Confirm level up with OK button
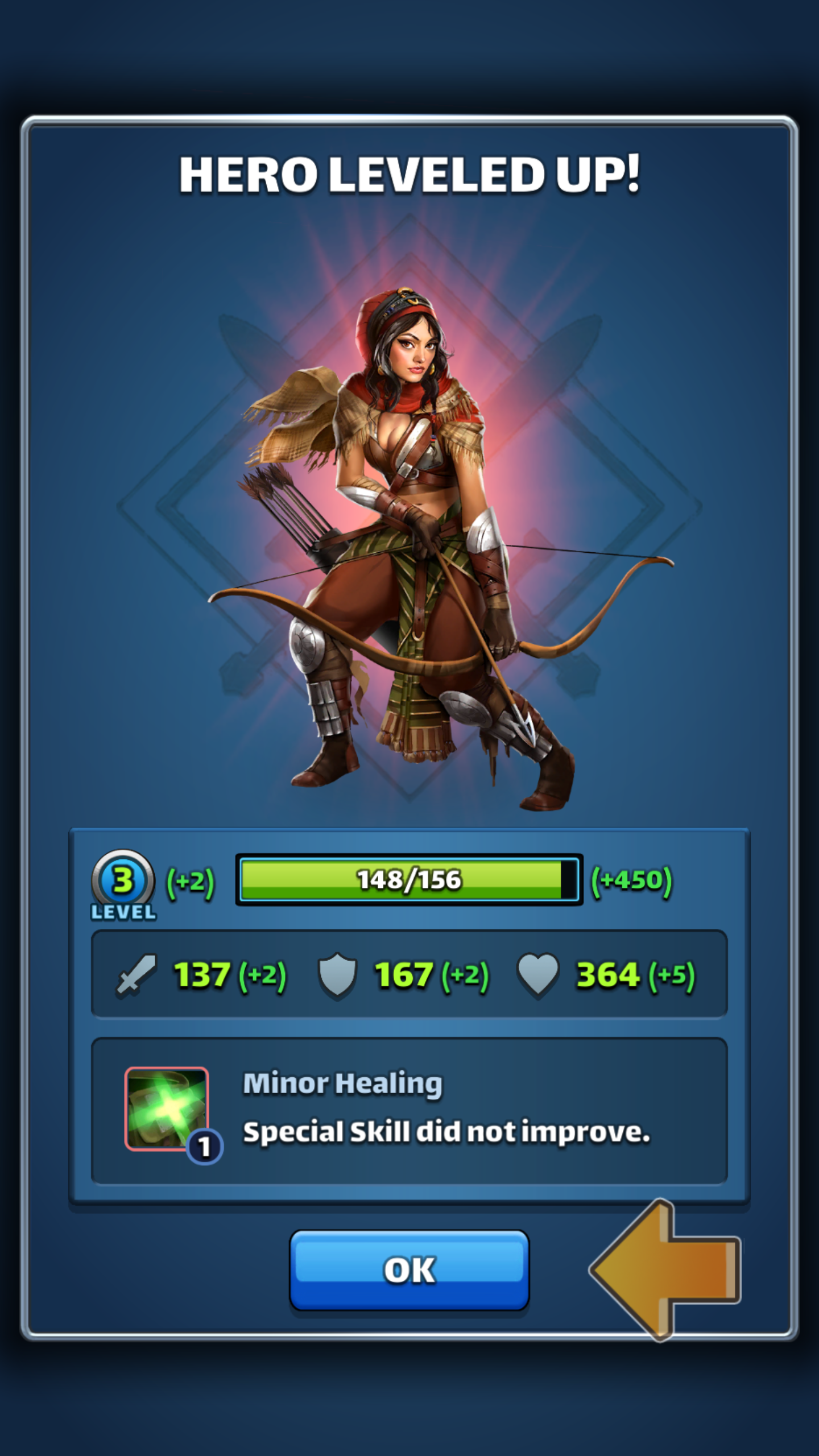 (409, 1269)
